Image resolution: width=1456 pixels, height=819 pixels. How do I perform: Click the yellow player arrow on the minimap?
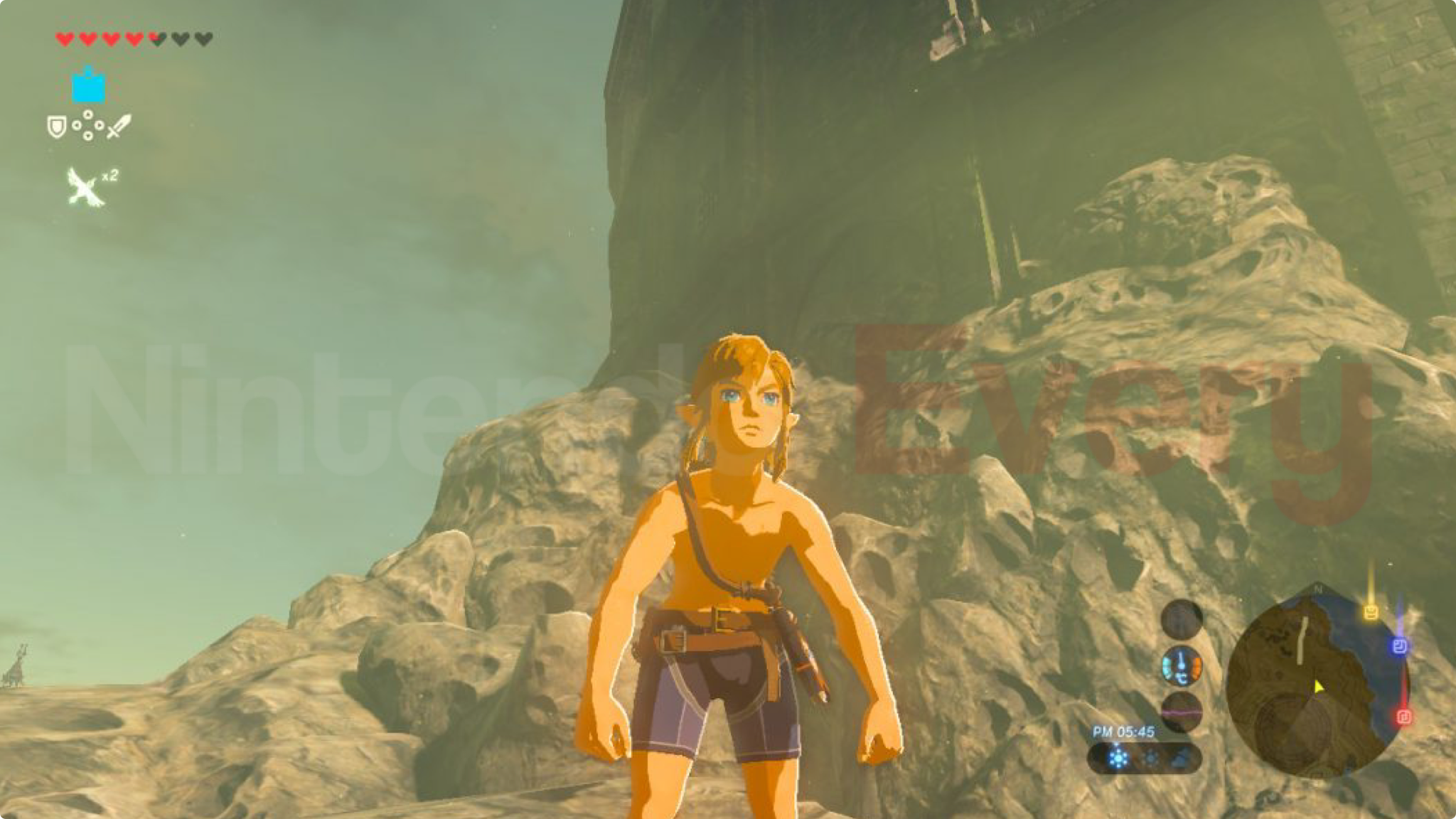click(1318, 687)
